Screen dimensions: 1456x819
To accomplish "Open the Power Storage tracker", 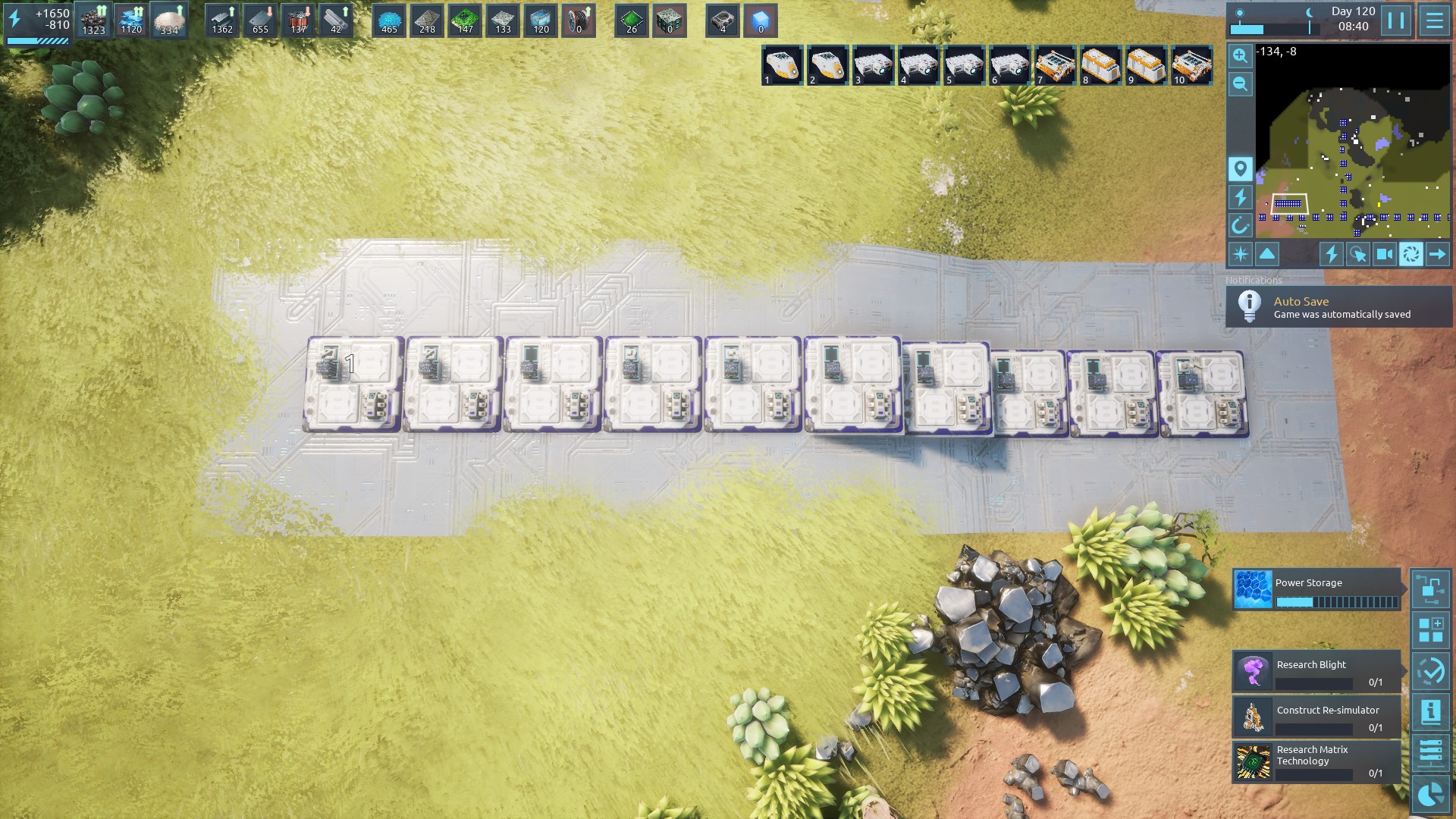I will coord(1316,589).
